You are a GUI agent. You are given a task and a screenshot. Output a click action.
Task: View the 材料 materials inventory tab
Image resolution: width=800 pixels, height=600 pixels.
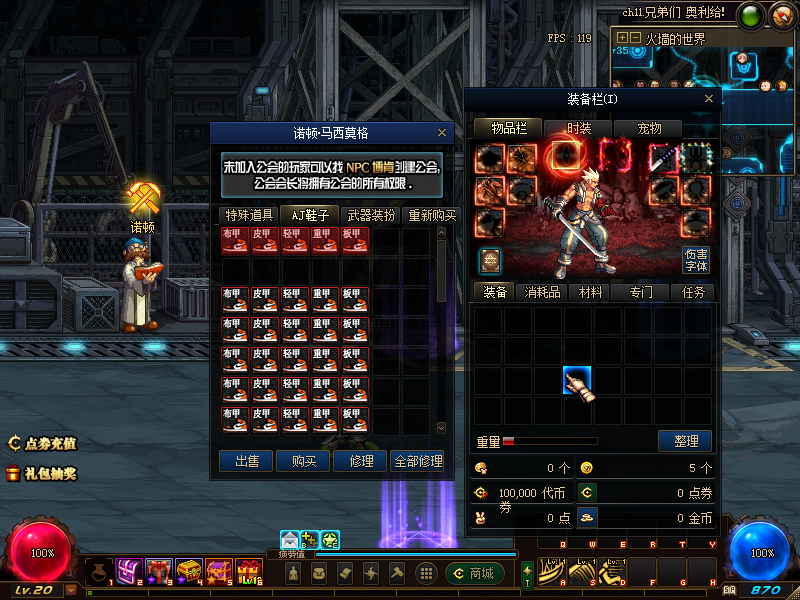pyautogui.click(x=591, y=292)
